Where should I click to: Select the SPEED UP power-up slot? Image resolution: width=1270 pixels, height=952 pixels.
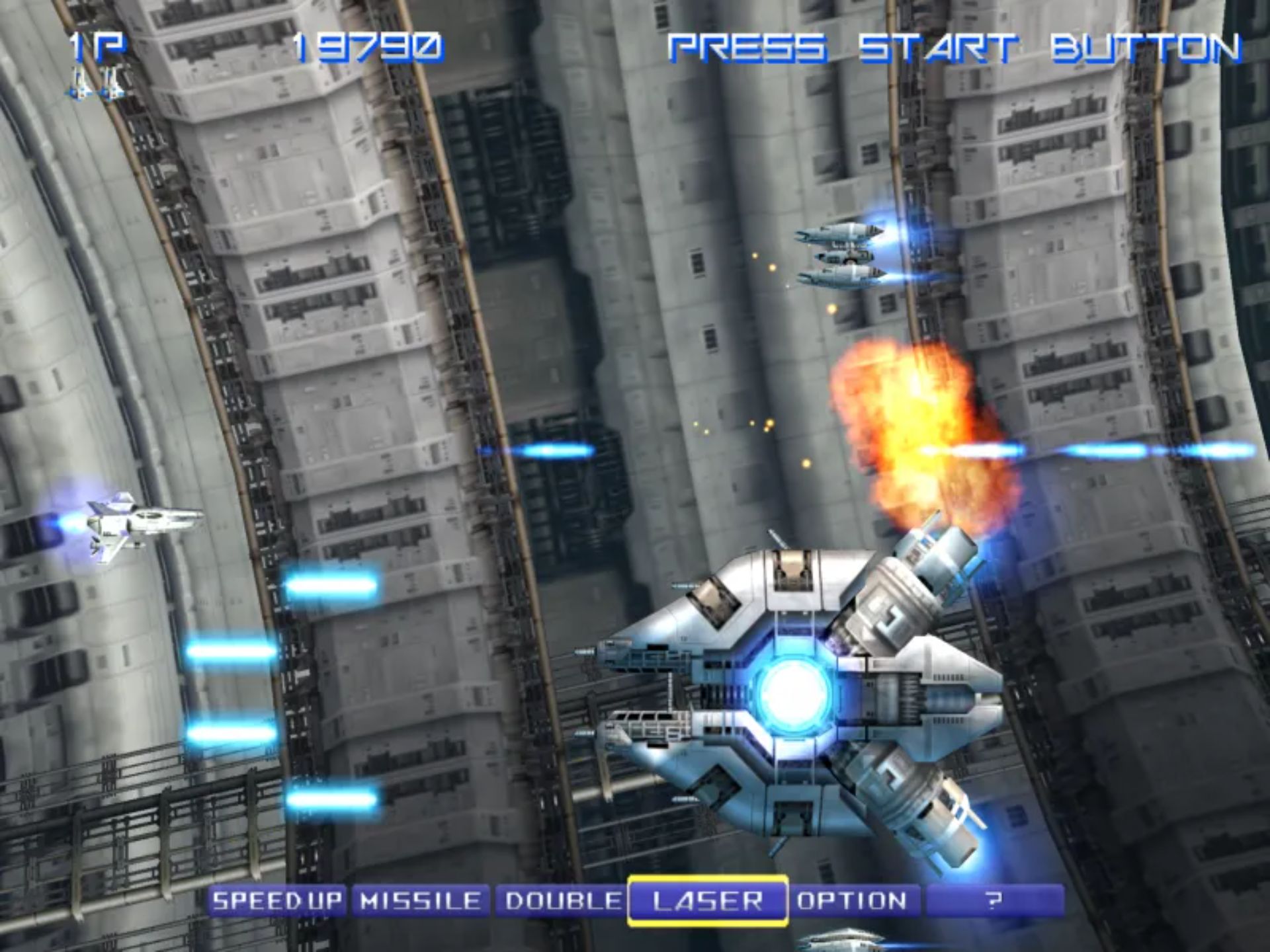coord(276,900)
